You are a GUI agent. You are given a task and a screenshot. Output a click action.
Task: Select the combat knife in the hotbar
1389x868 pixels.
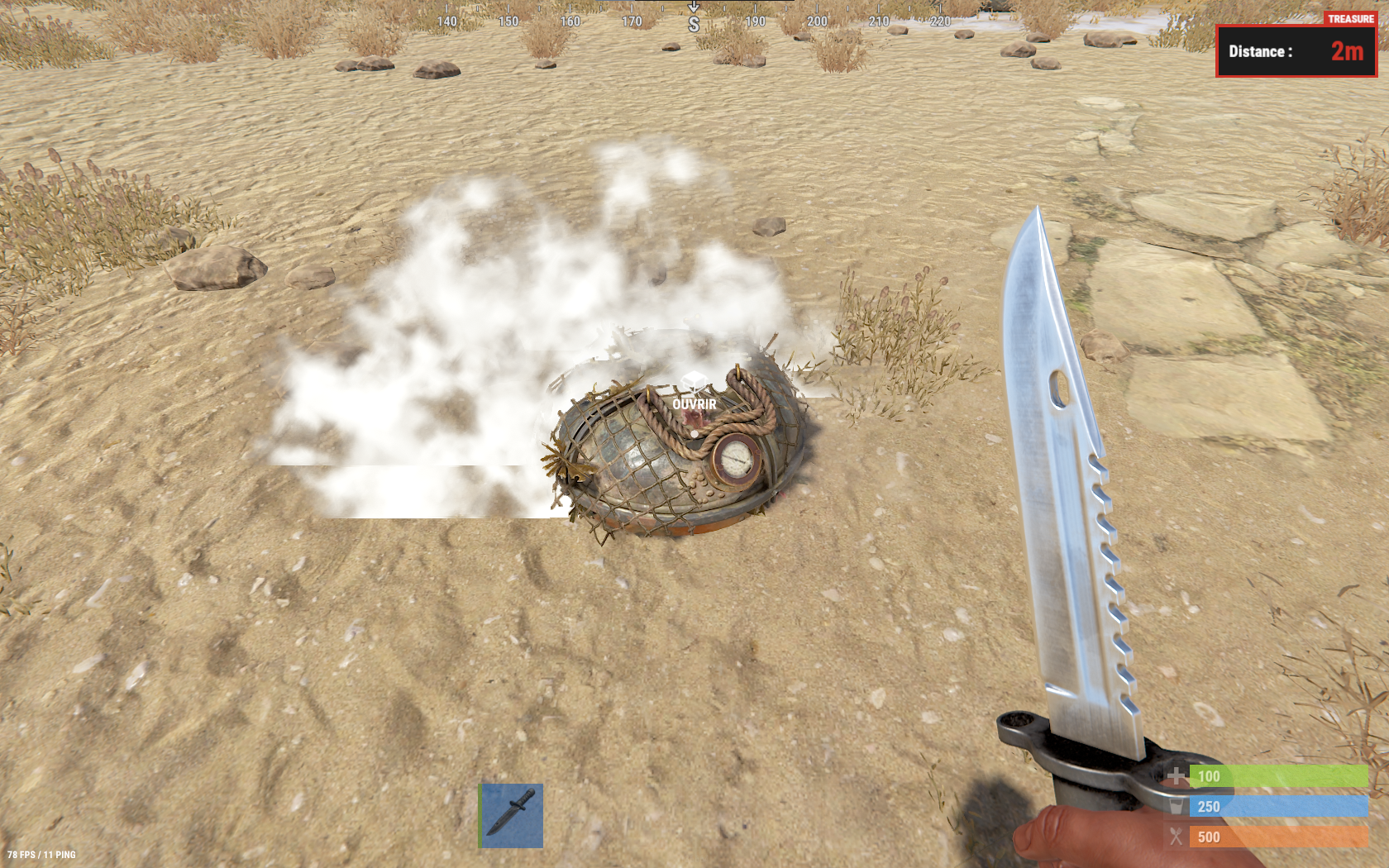coord(510,814)
